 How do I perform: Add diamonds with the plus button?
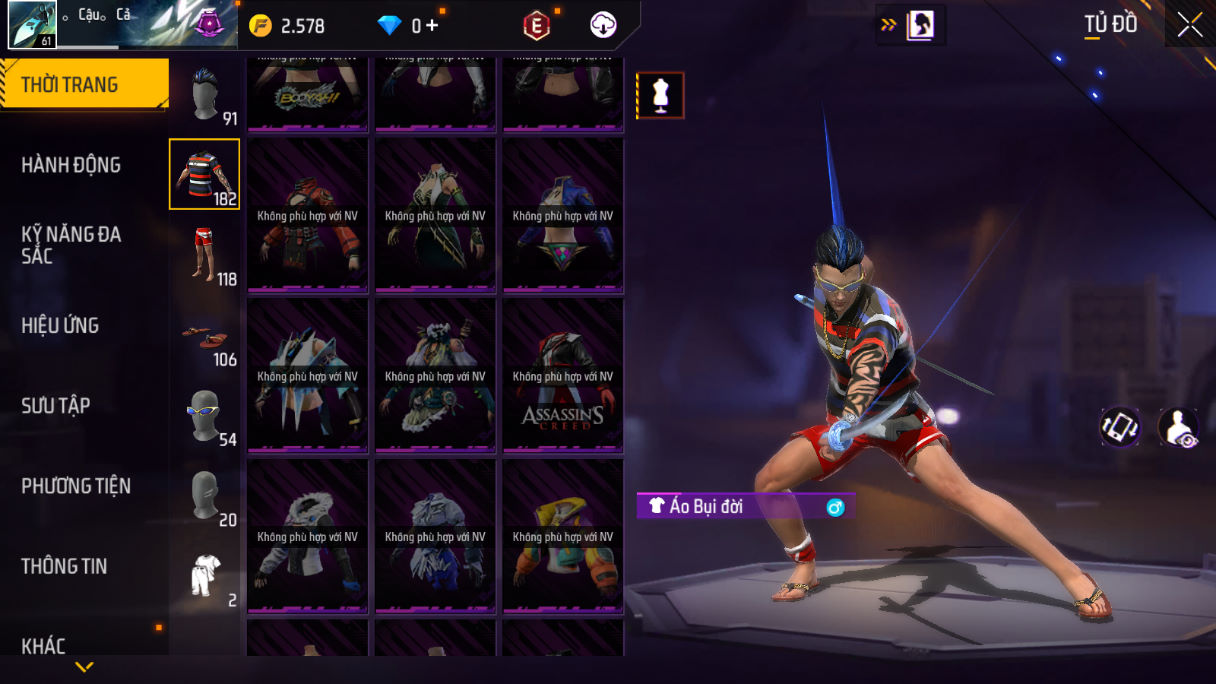pos(432,26)
